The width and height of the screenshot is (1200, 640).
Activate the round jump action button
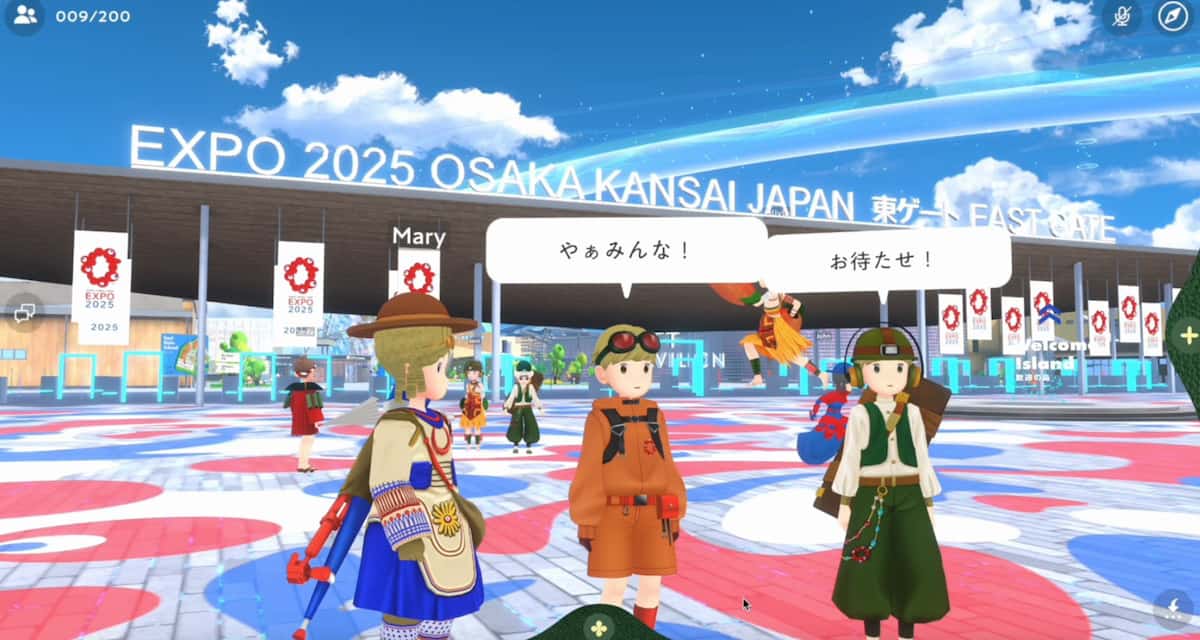point(1173,607)
